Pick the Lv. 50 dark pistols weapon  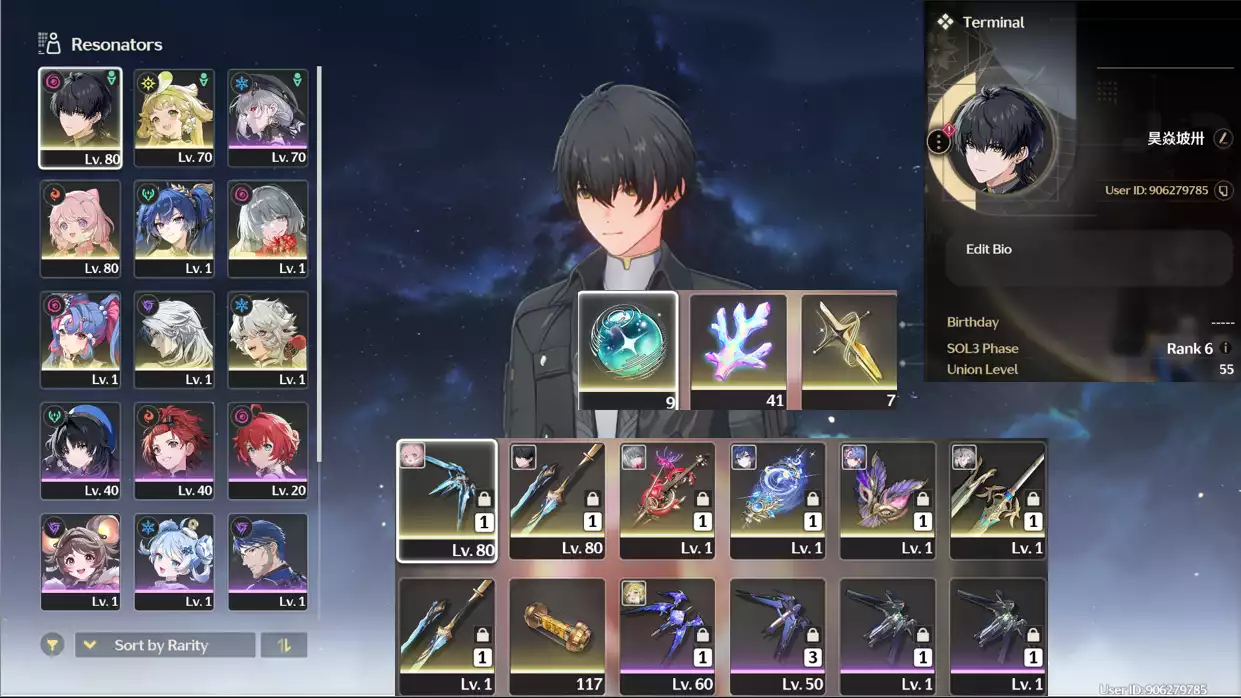(x=777, y=636)
